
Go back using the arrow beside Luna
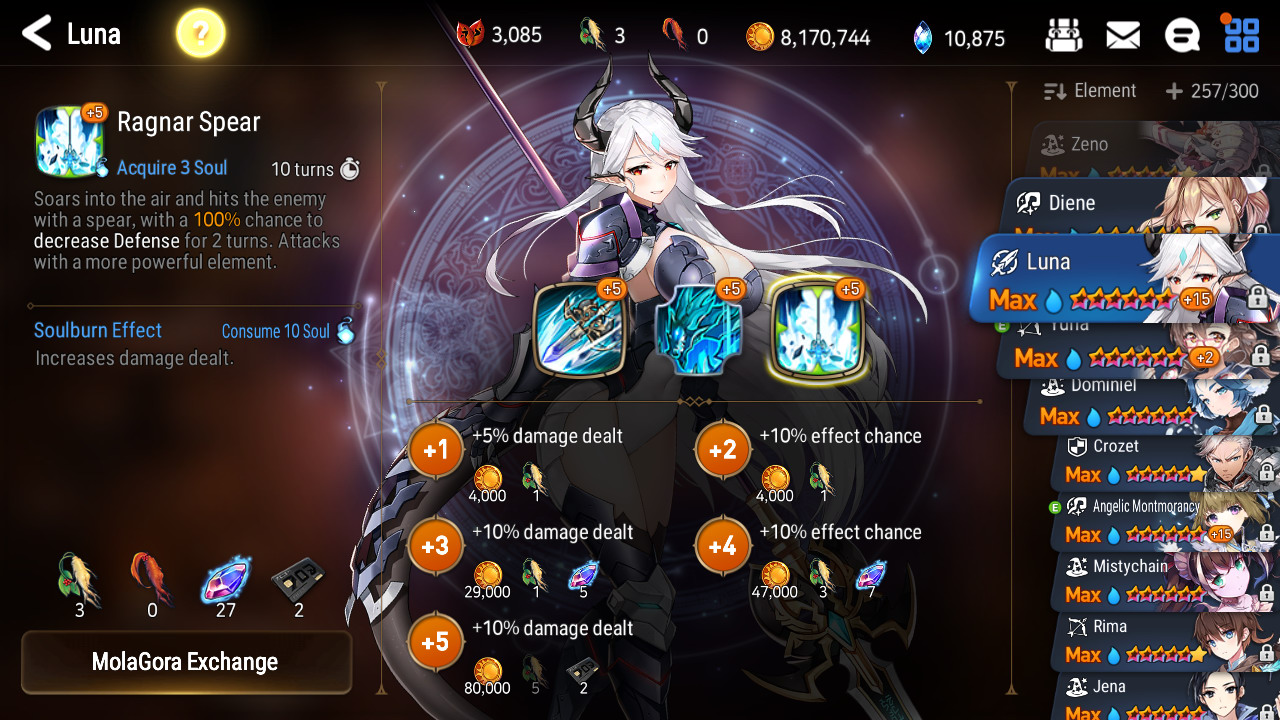point(36,34)
